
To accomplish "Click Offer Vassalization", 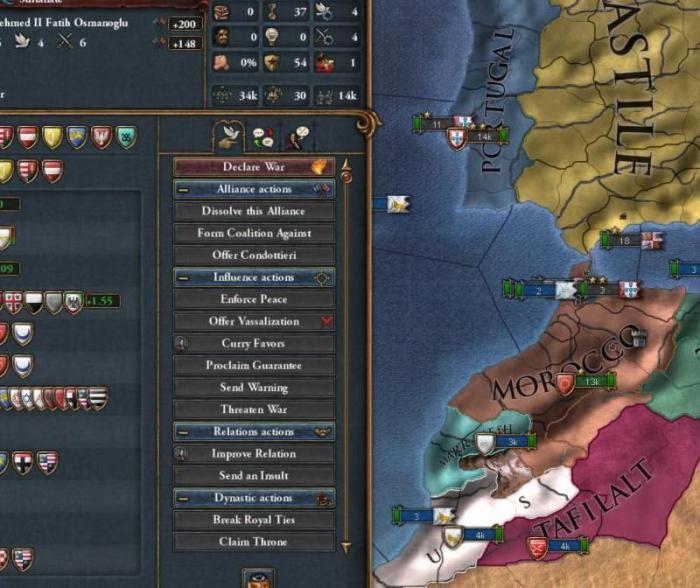I will click(254, 321).
